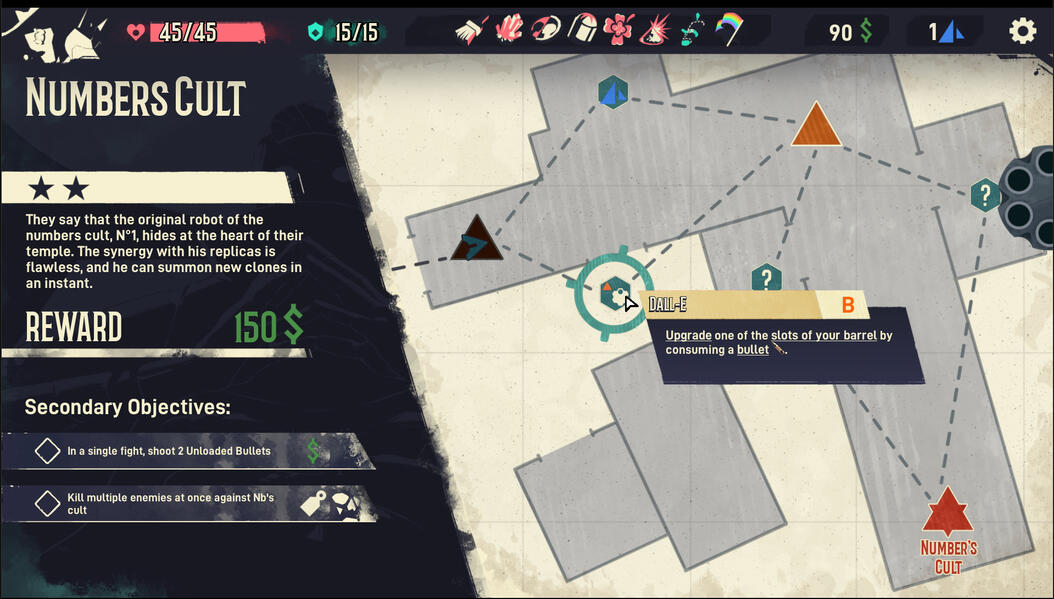Select the blue triangle hexagon map node

[613, 93]
